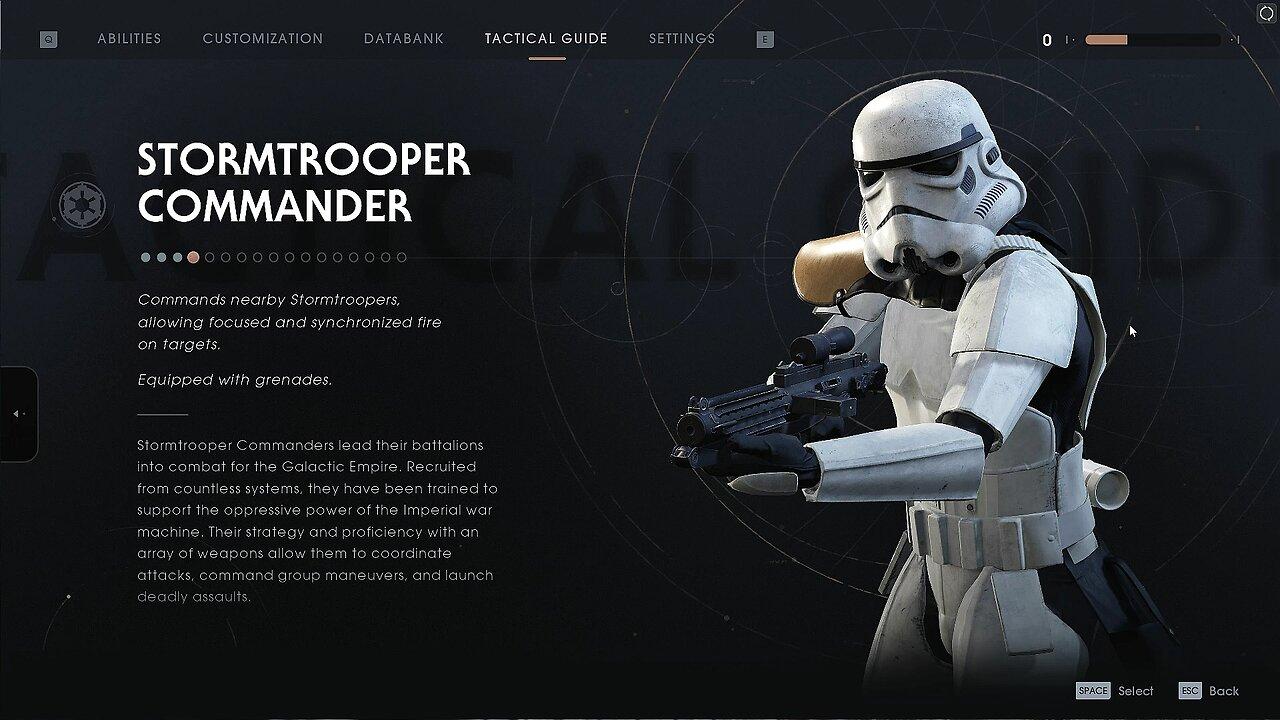Image resolution: width=1280 pixels, height=720 pixels.
Task: Switch to the ABILITIES tab
Action: pyautogui.click(x=129, y=38)
